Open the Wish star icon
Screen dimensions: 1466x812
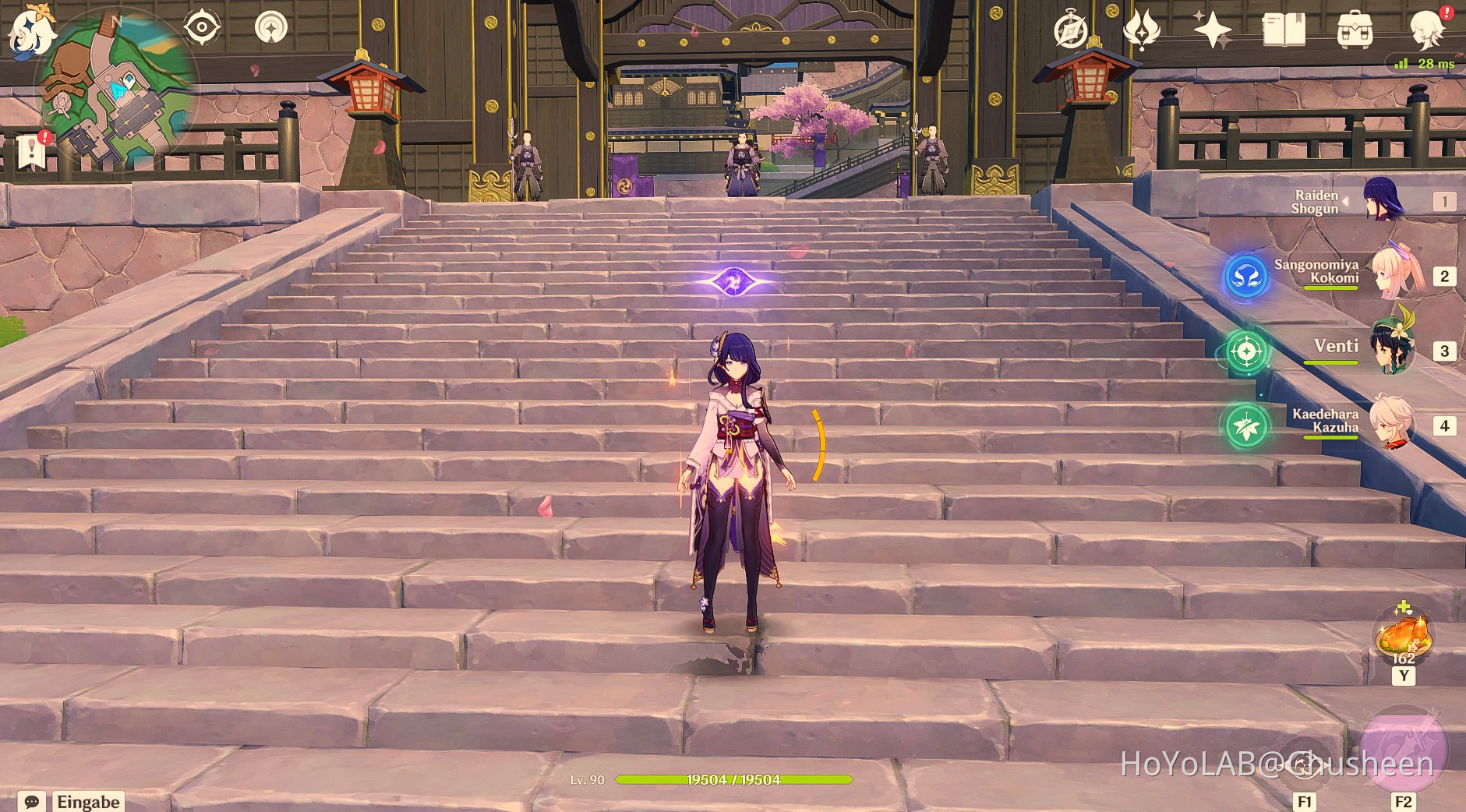click(1213, 30)
